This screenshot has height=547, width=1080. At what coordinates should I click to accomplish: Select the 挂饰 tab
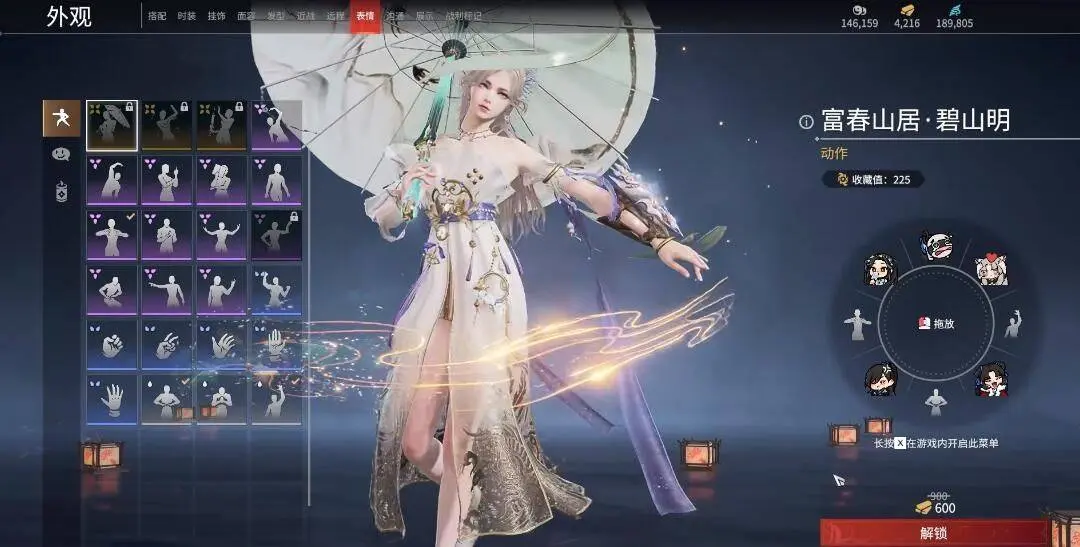216,16
